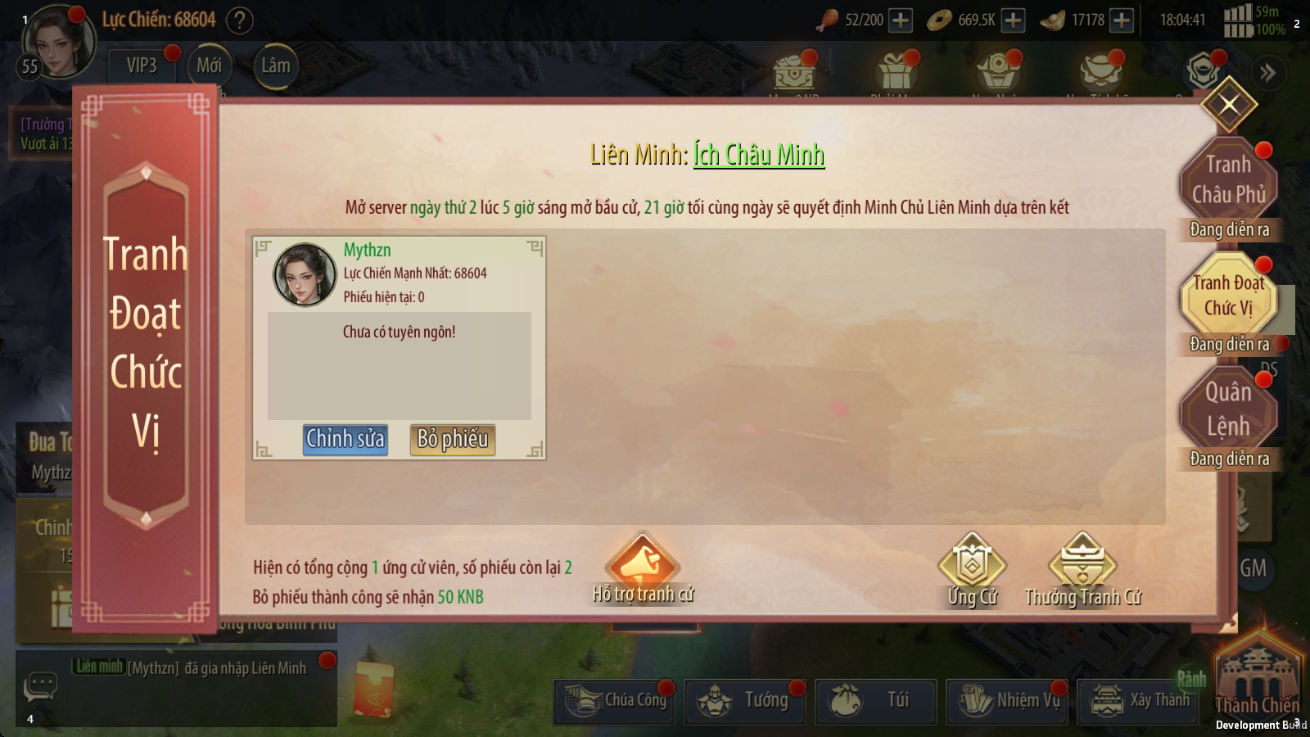Open the Tướng generals menu
This screenshot has width=1310, height=737.
click(744, 701)
